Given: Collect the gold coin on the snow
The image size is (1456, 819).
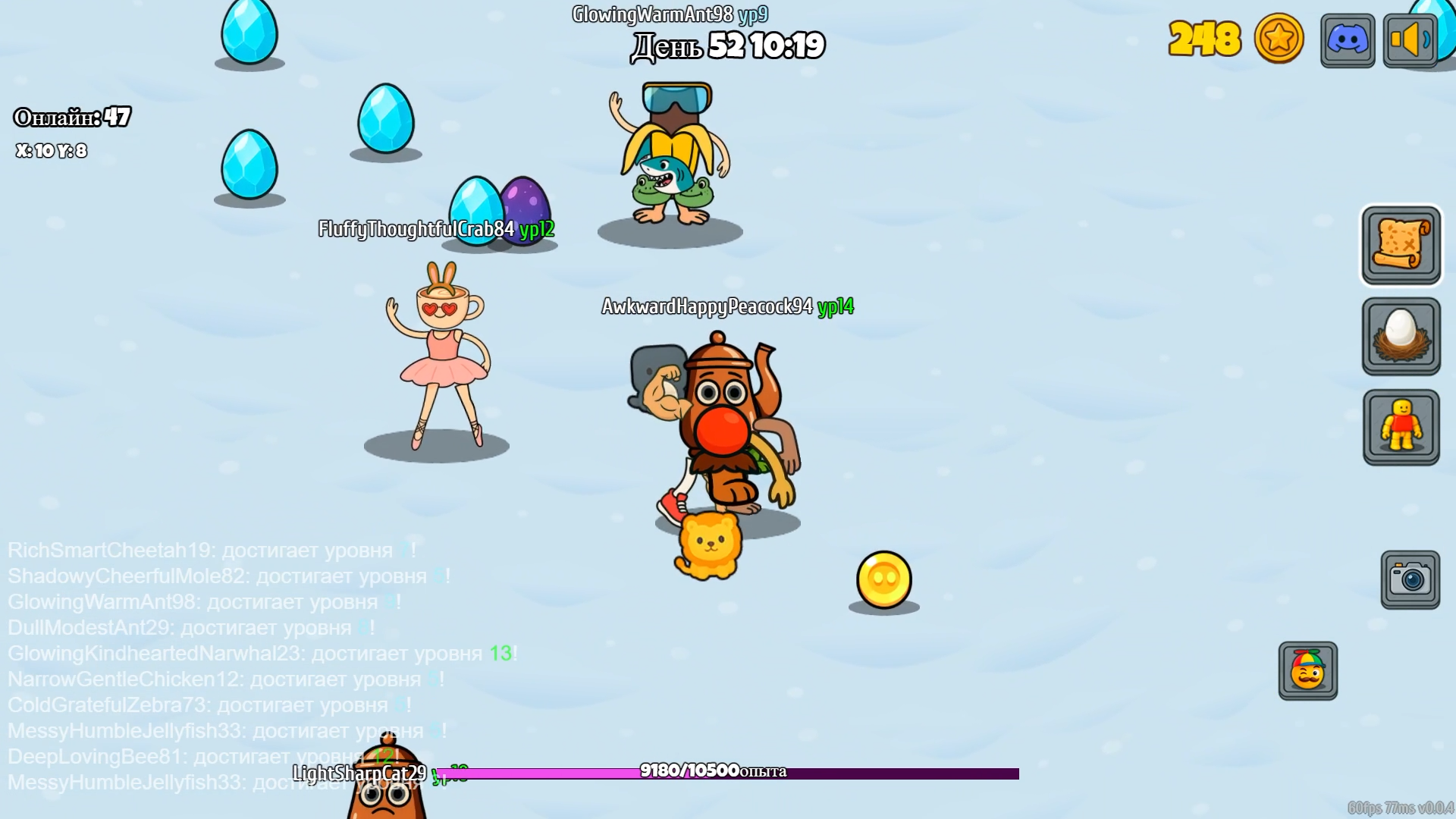Looking at the screenshot, I should click(885, 579).
